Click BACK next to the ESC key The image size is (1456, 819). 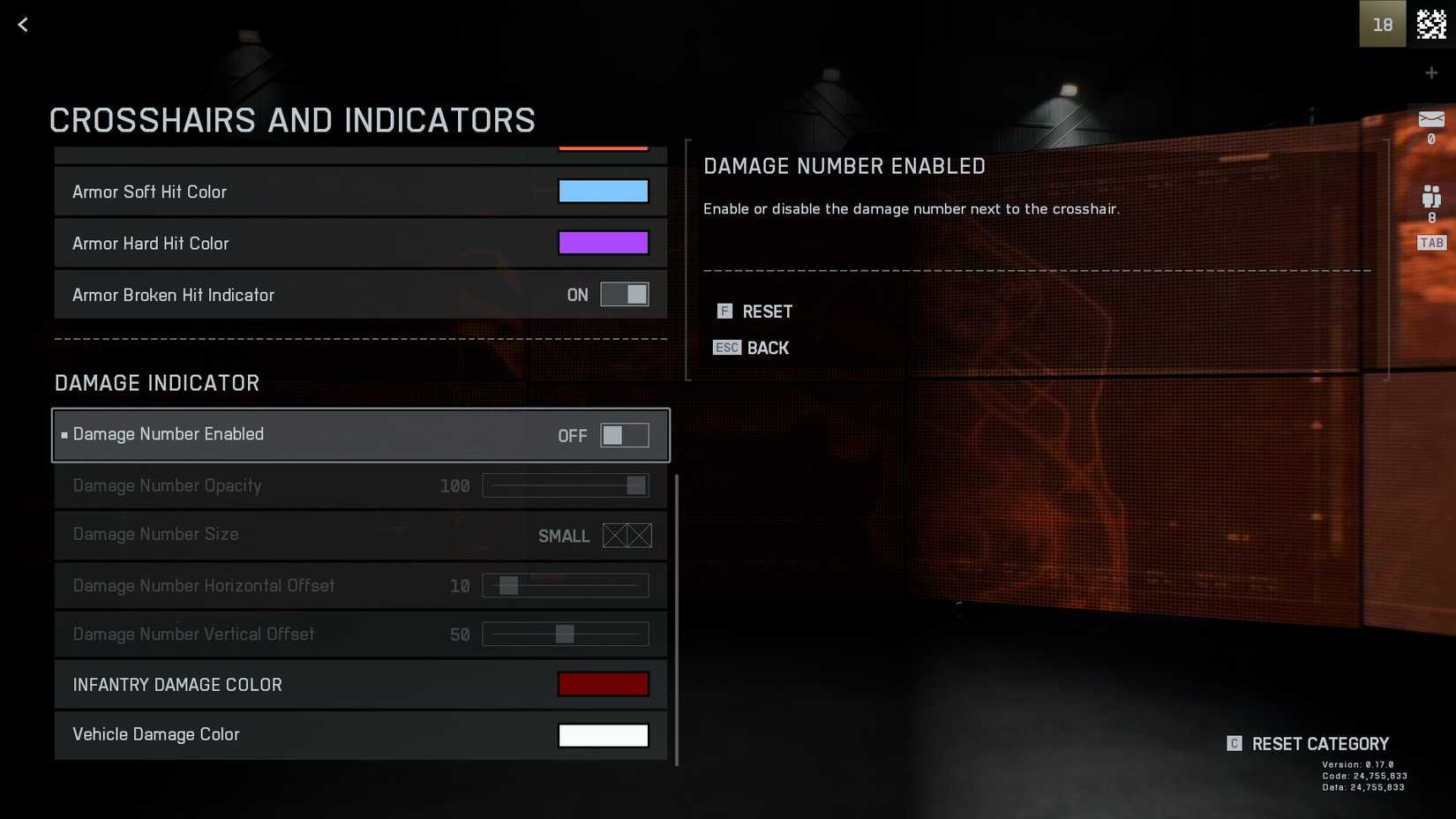tap(769, 348)
